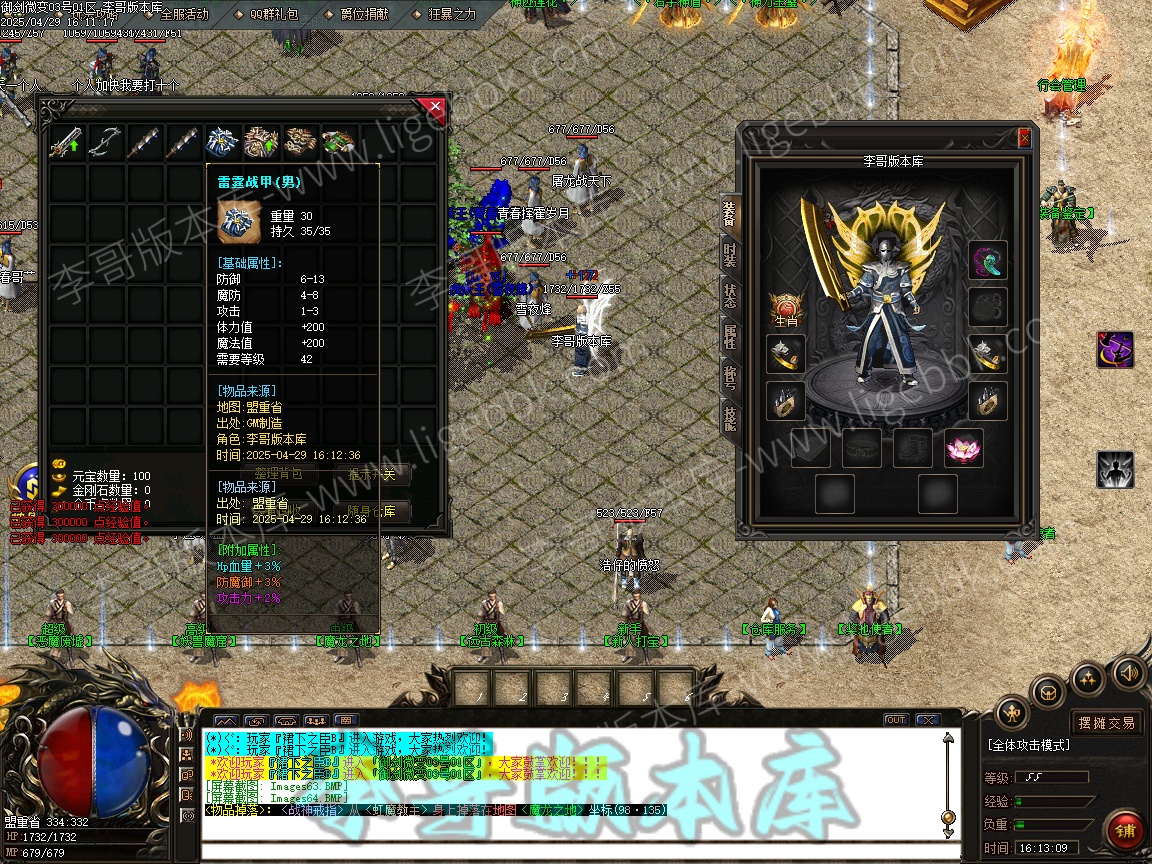1152x864 pixels.
Task: Open the round red 铺 shop button
Action: point(1126,831)
